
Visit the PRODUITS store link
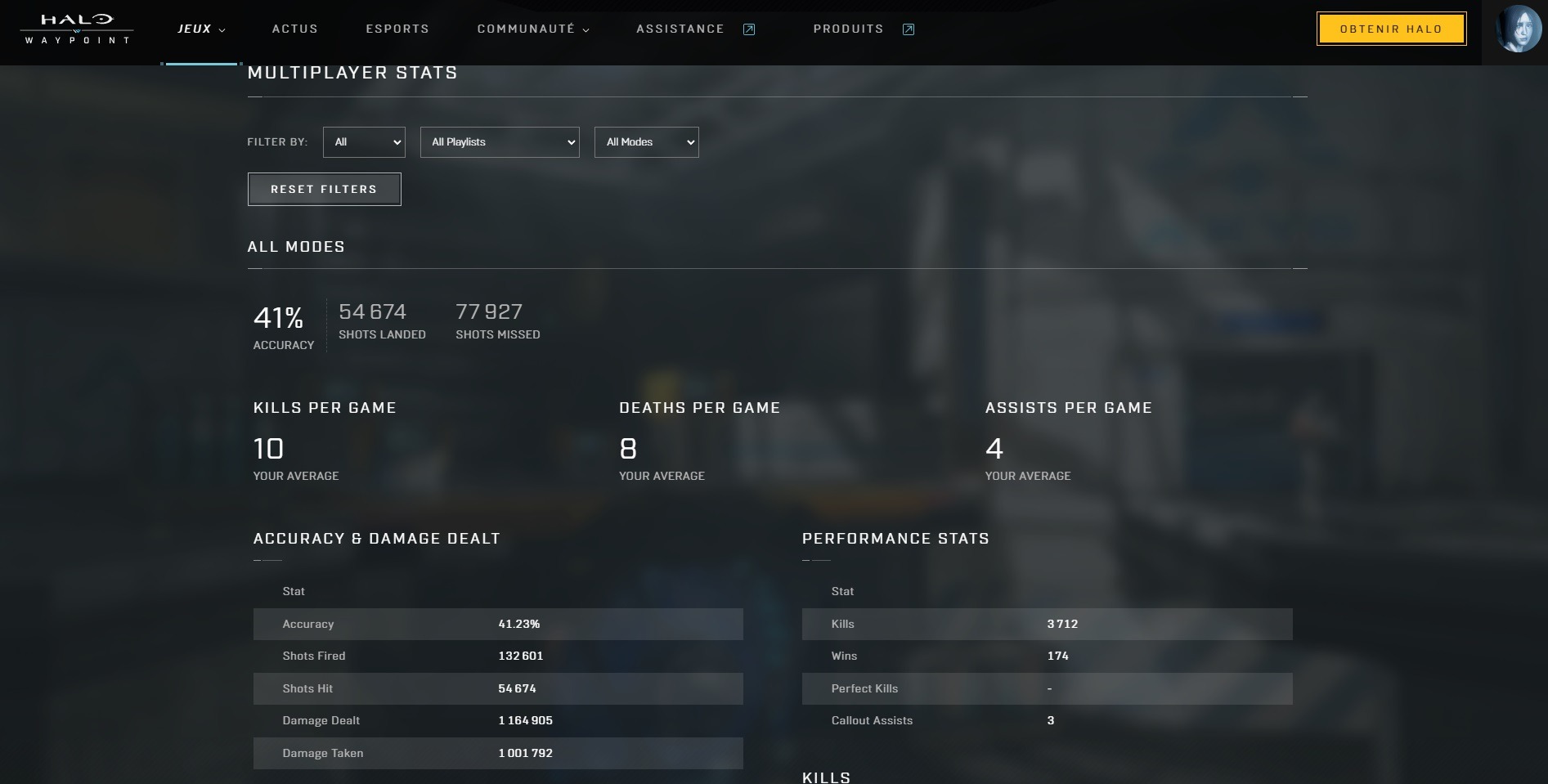click(863, 29)
